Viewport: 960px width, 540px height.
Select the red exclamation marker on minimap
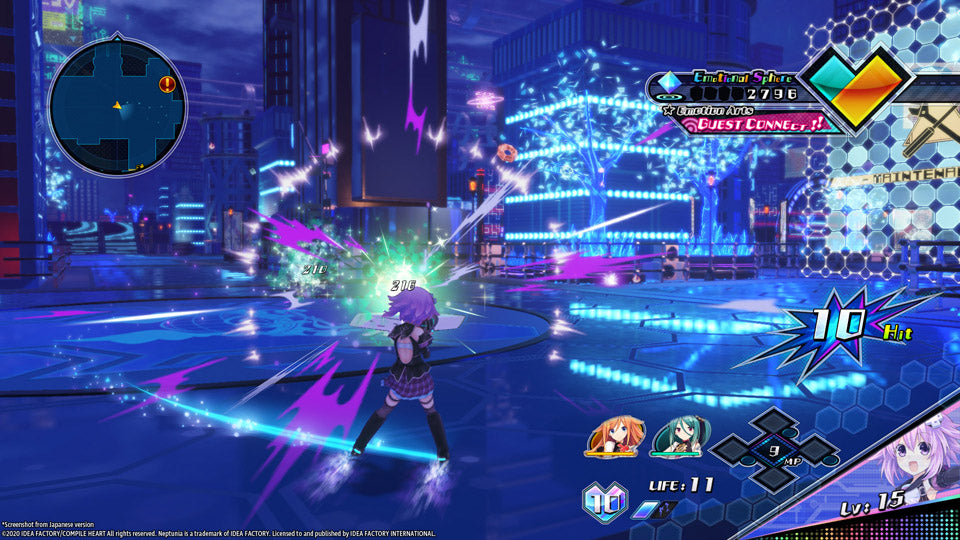point(167,84)
